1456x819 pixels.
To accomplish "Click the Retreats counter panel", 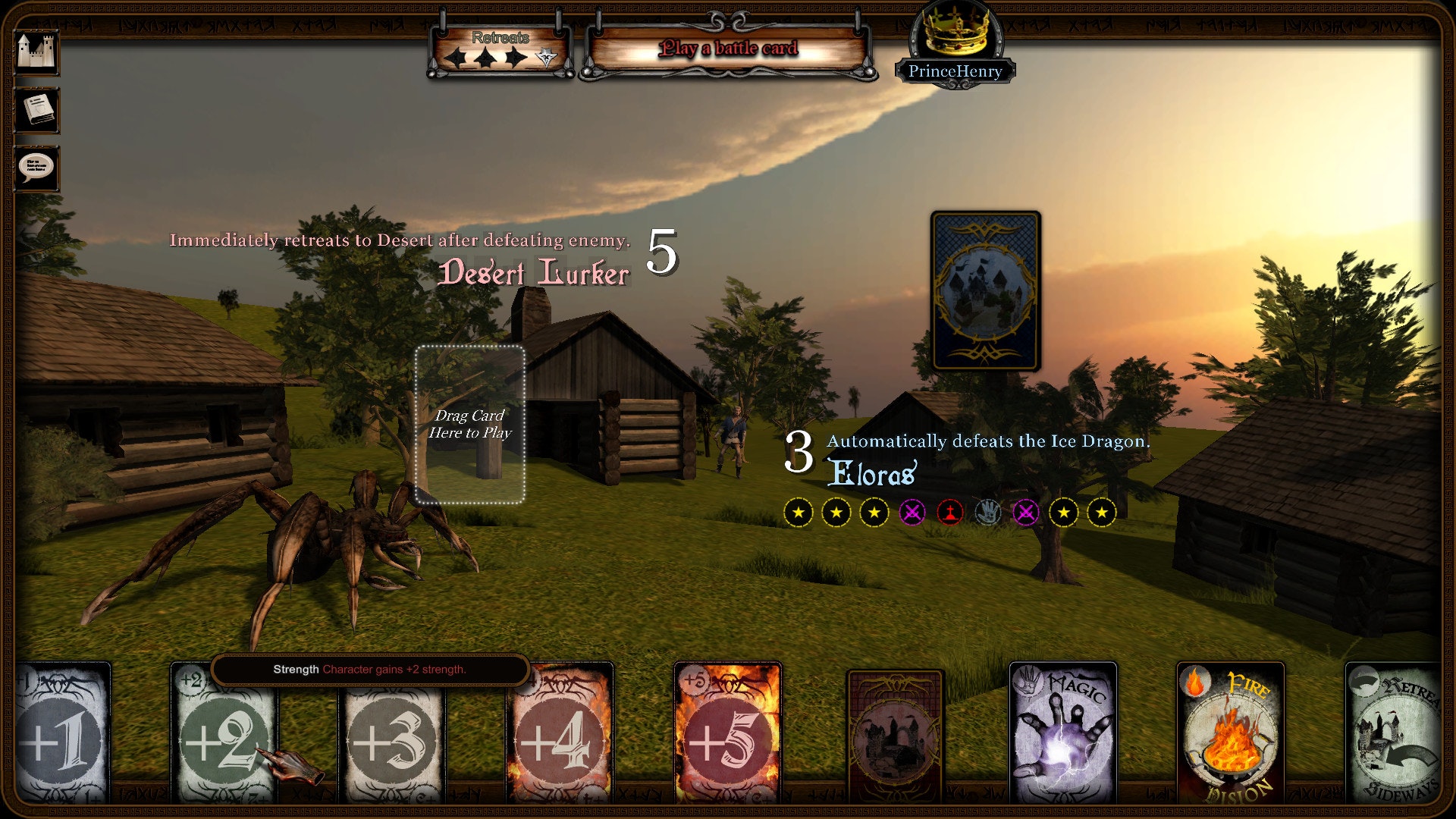I will click(x=500, y=50).
